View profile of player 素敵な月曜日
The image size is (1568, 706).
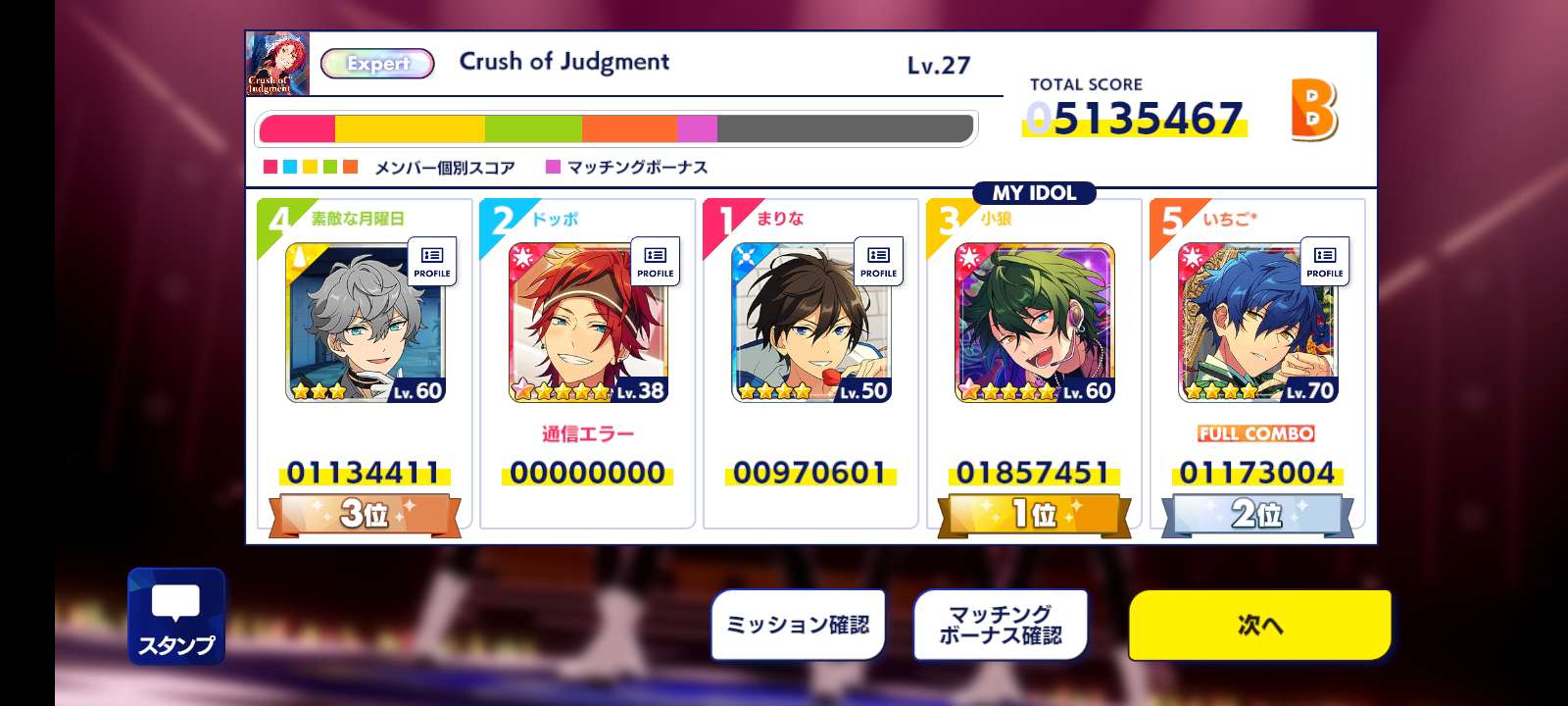click(x=431, y=262)
